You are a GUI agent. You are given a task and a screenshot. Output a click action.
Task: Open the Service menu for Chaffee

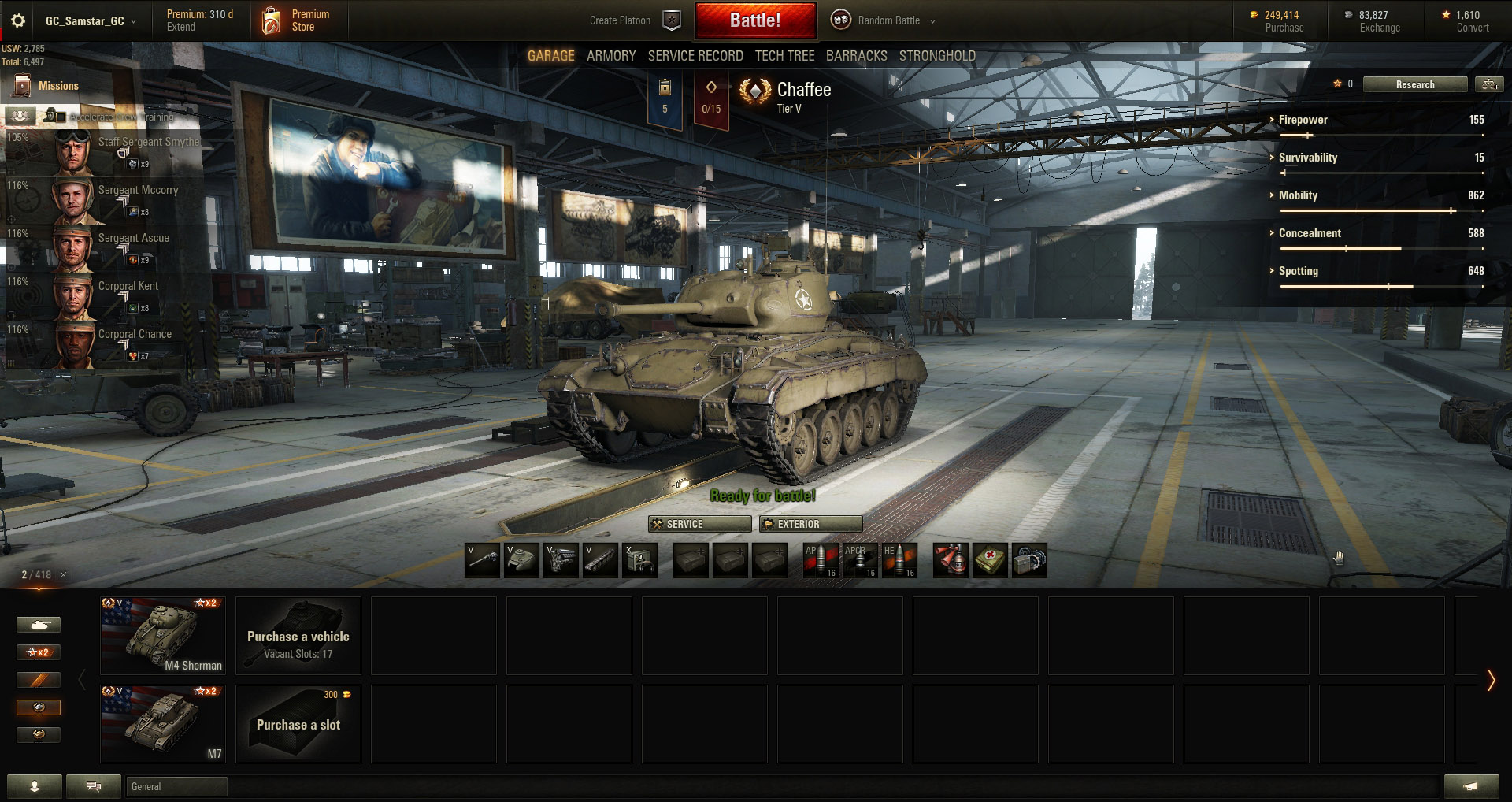pyautogui.click(x=699, y=524)
